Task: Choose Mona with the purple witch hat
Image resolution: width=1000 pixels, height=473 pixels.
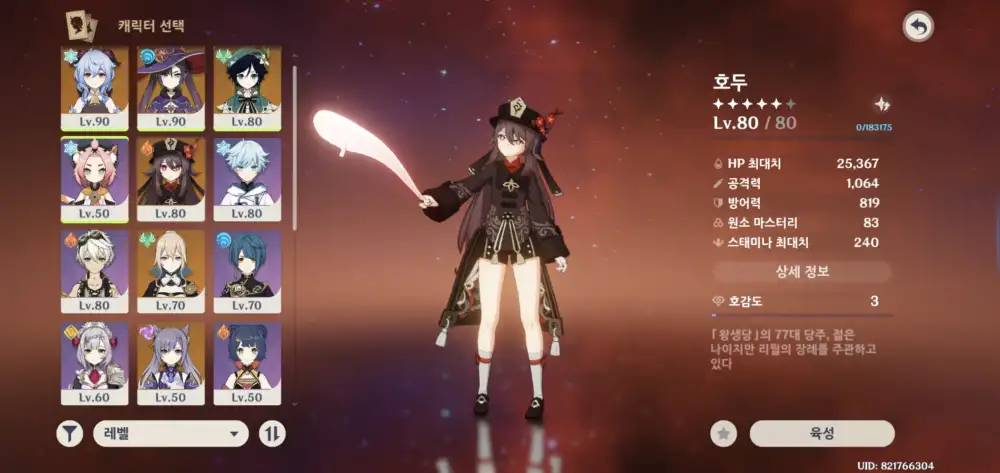Action: (x=170, y=87)
